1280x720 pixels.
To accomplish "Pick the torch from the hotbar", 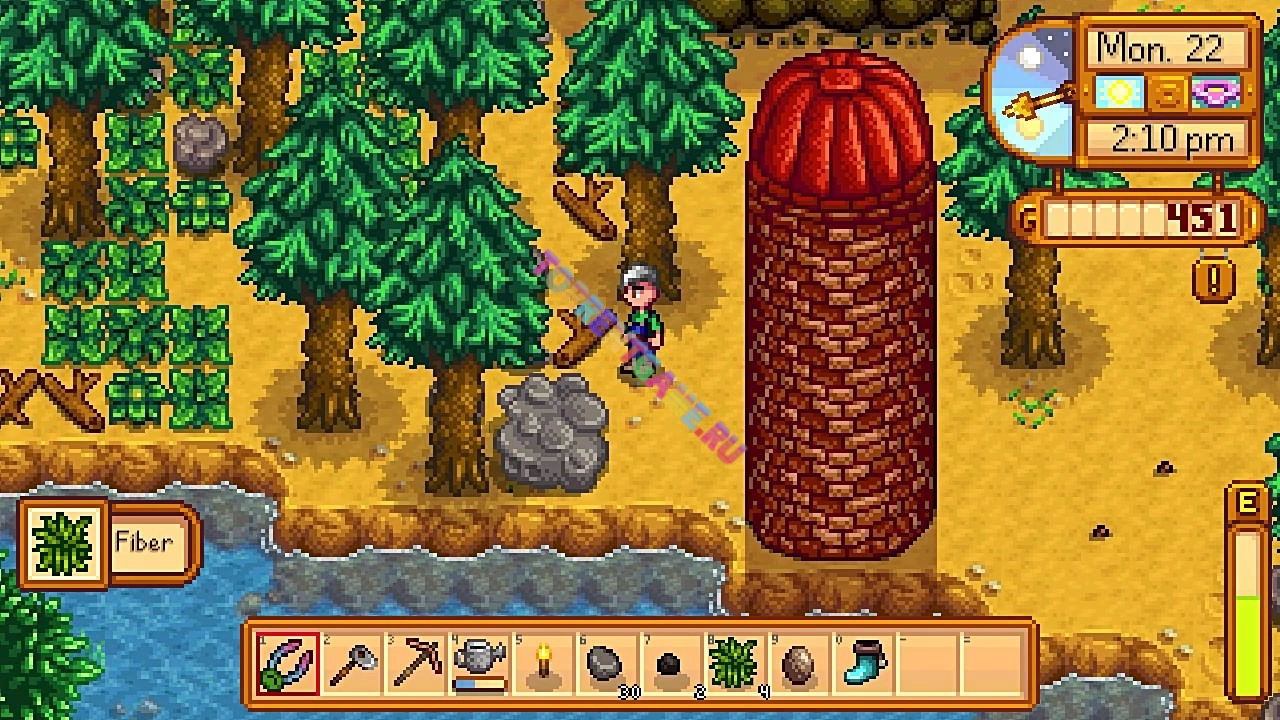I will tap(545, 663).
